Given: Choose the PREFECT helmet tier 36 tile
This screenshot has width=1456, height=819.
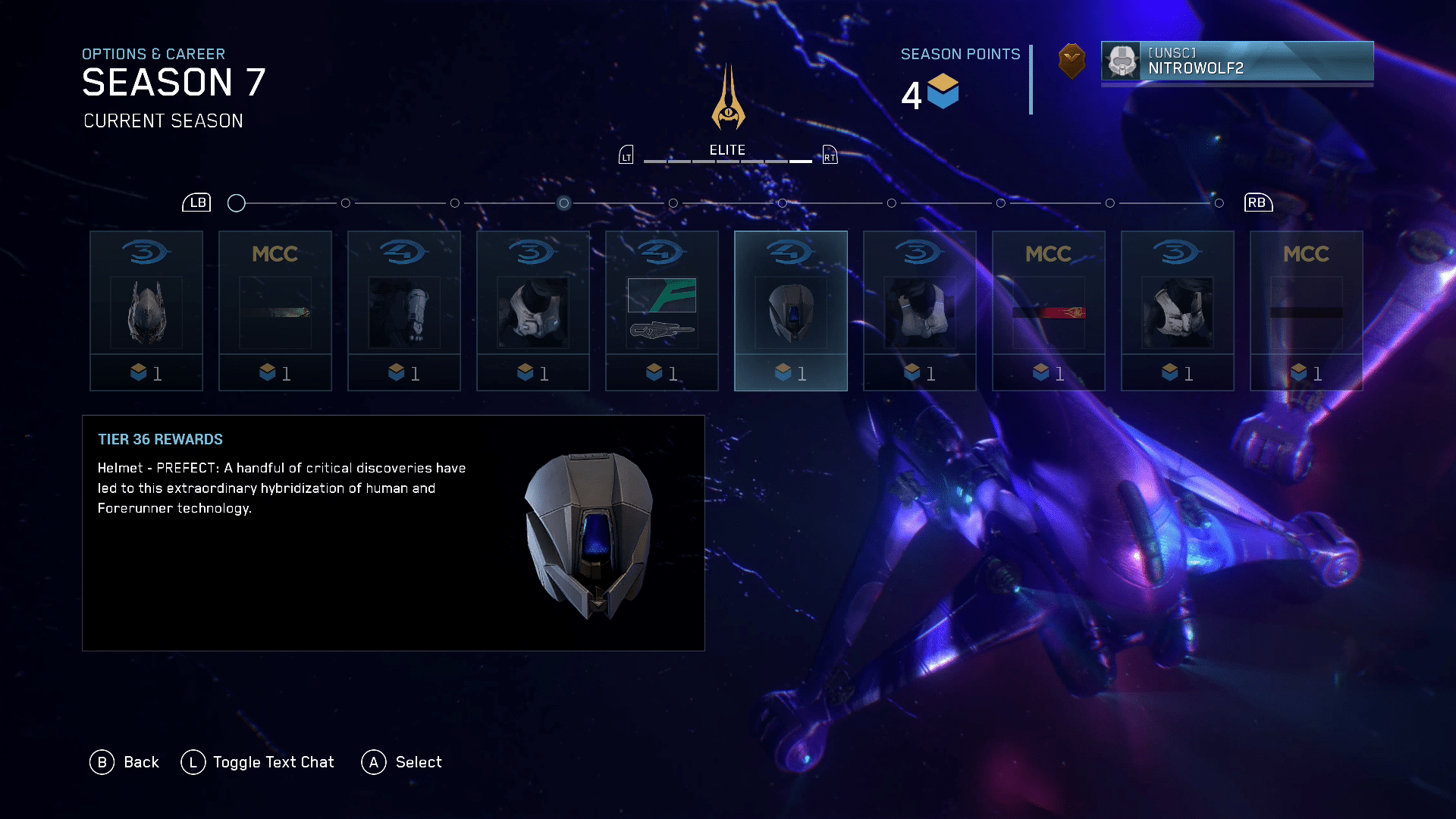Looking at the screenshot, I should (x=791, y=311).
